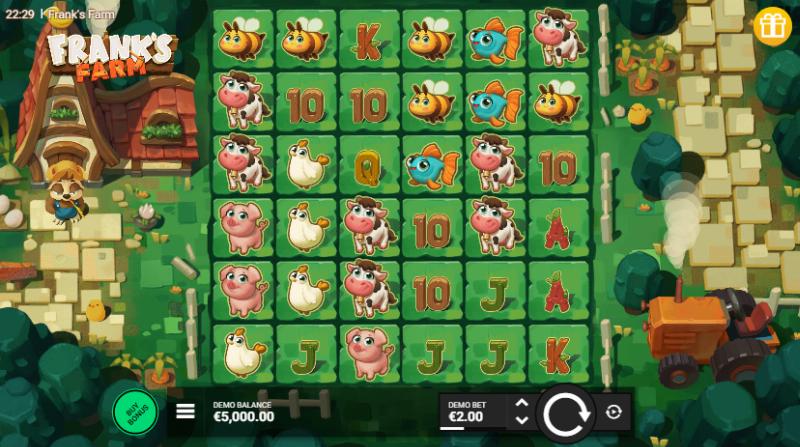Decrease the demo bet with down arrow
This screenshot has width=800, height=447.
[x=521, y=419]
